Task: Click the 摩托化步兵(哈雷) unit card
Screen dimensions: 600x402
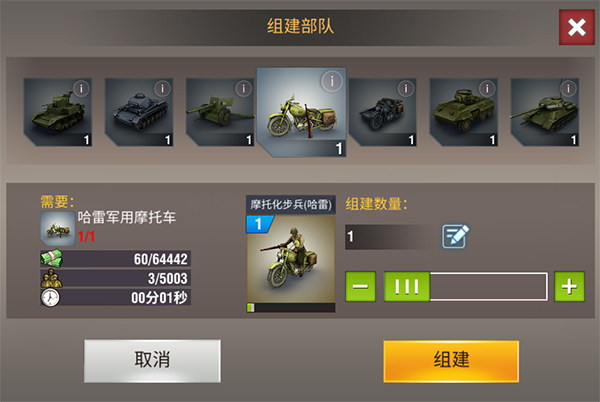Action: [291, 255]
